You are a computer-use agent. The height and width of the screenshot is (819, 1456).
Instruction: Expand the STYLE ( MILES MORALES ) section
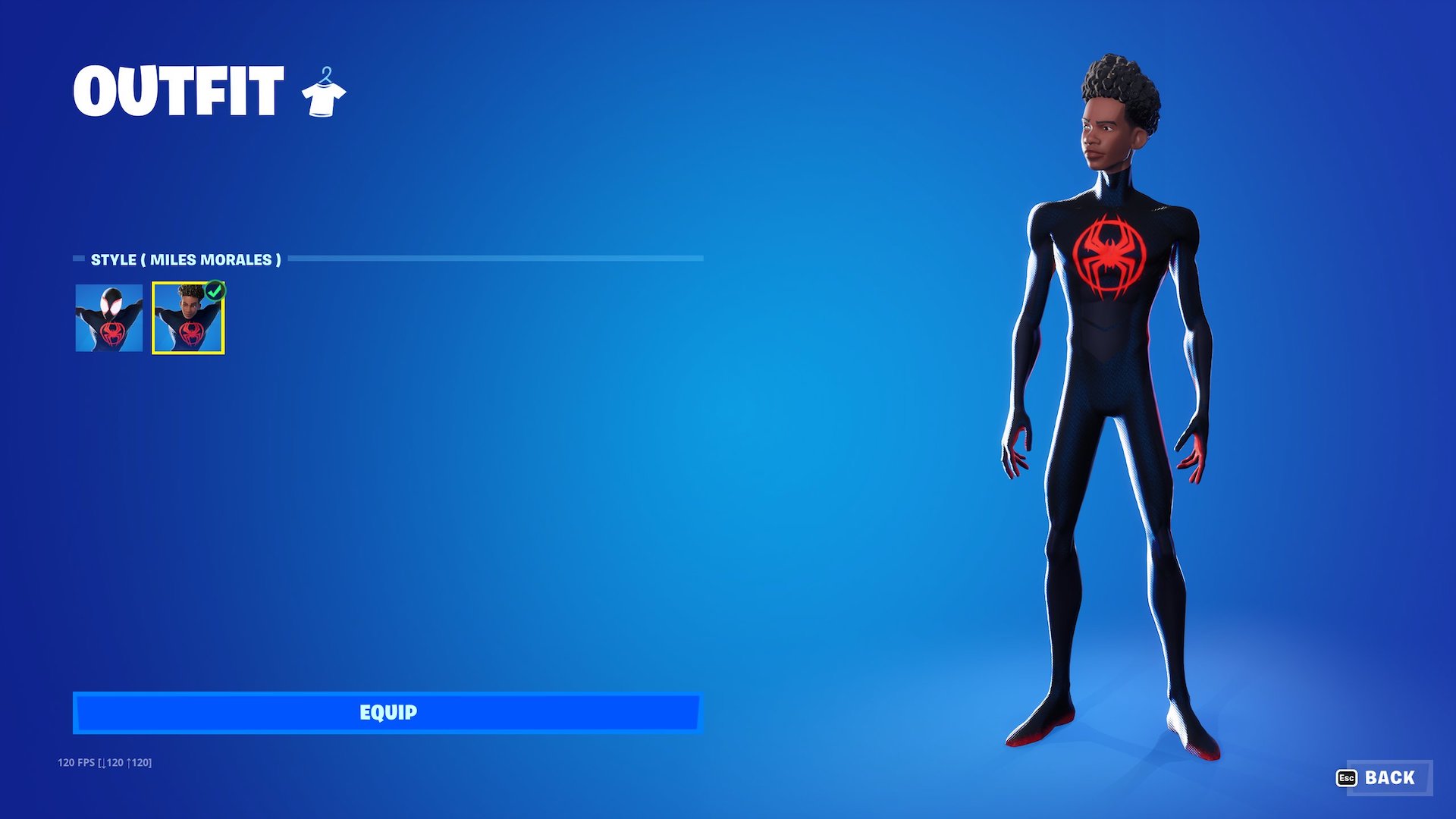[x=184, y=259]
